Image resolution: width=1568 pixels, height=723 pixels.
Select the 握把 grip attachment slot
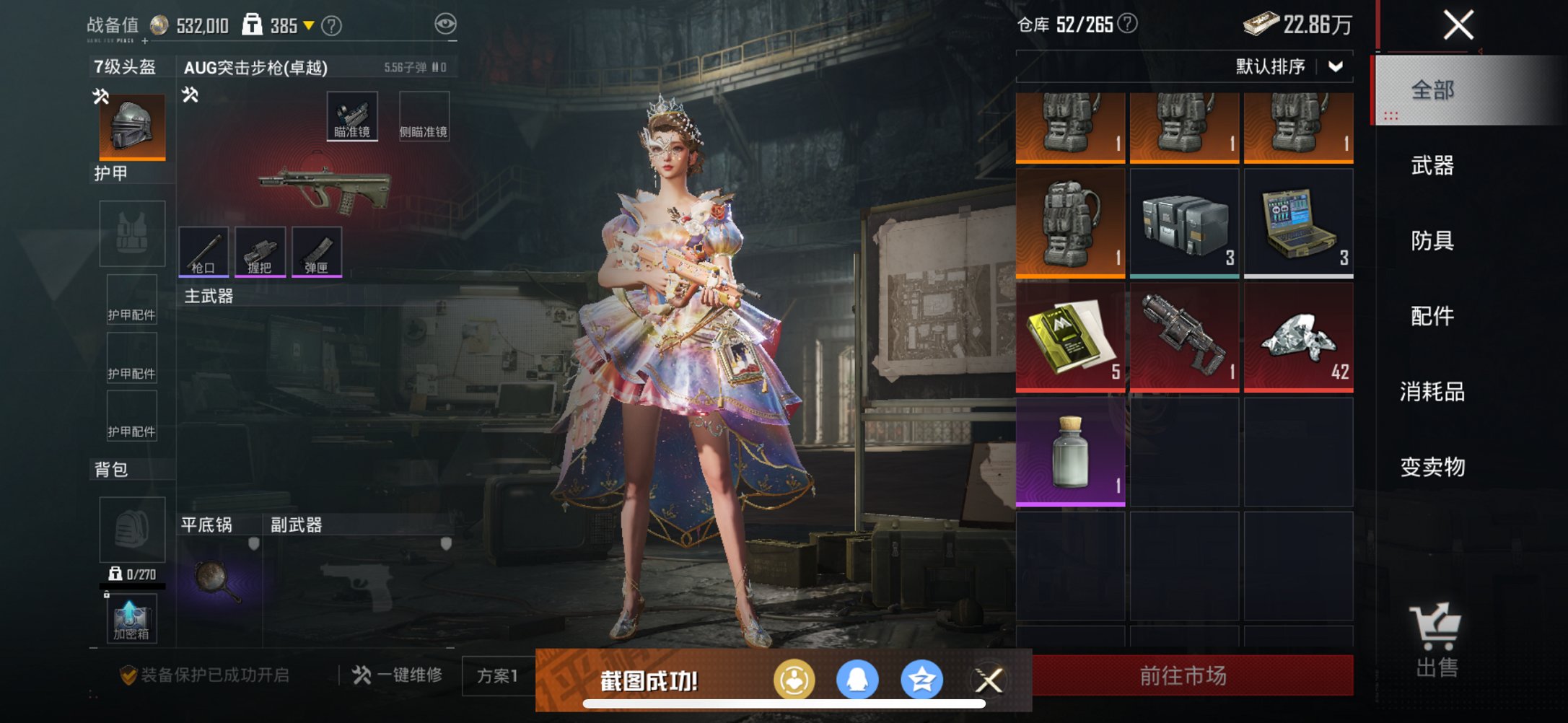pyautogui.click(x=260, y=253)
